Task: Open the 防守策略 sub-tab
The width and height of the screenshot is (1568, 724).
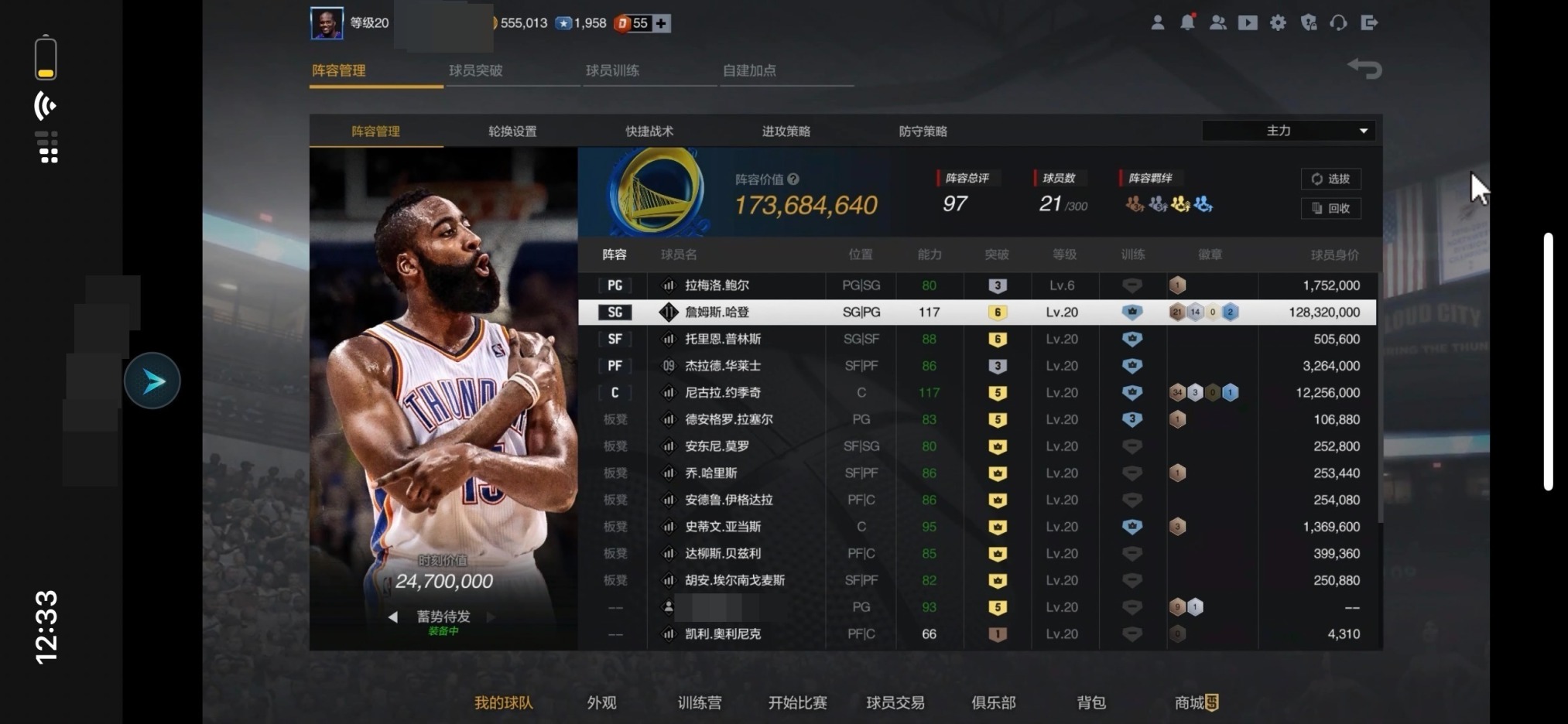Action: [x=923, y=131]
